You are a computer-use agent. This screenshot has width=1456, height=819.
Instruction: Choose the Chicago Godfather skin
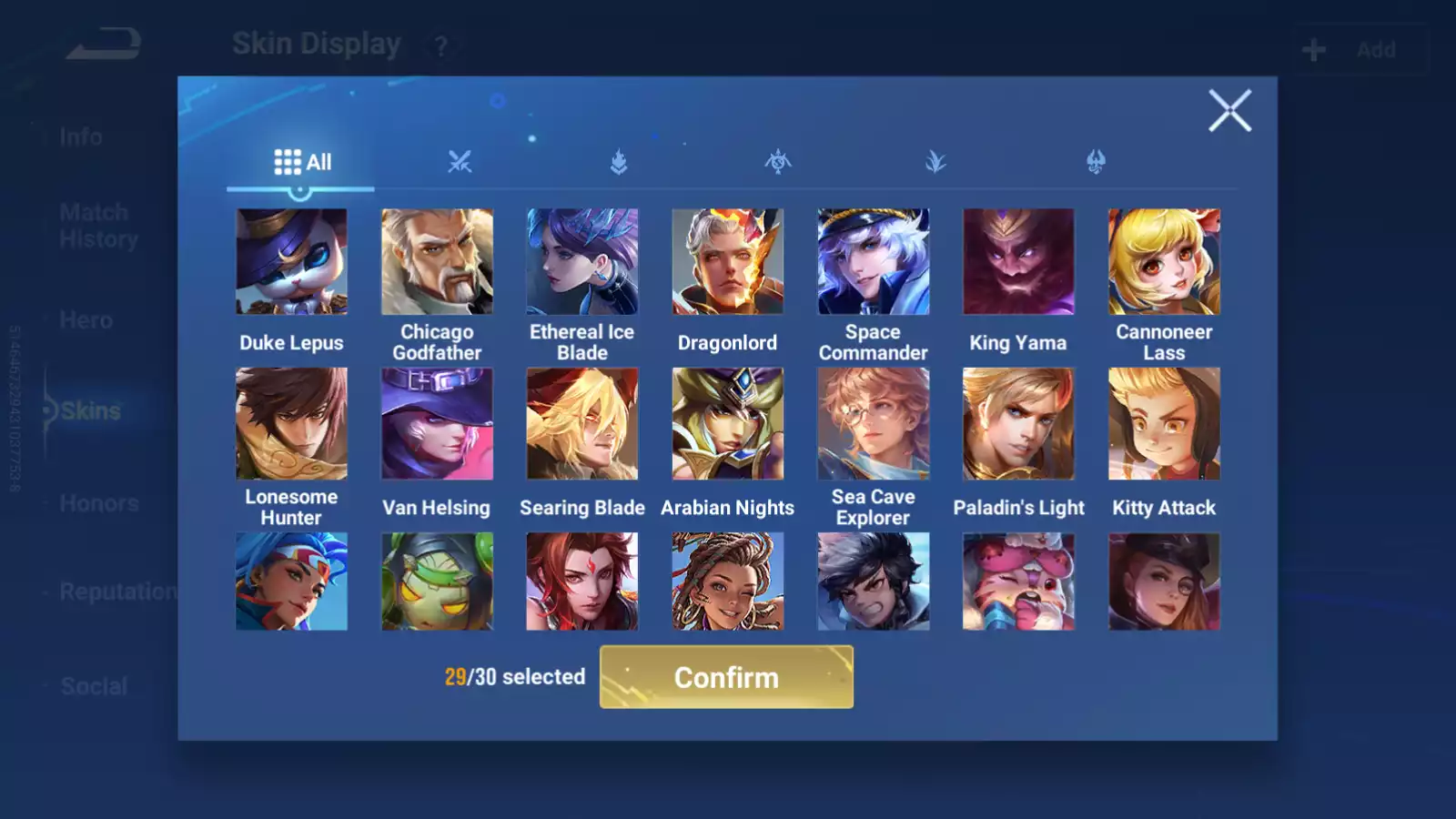point(437,262)
